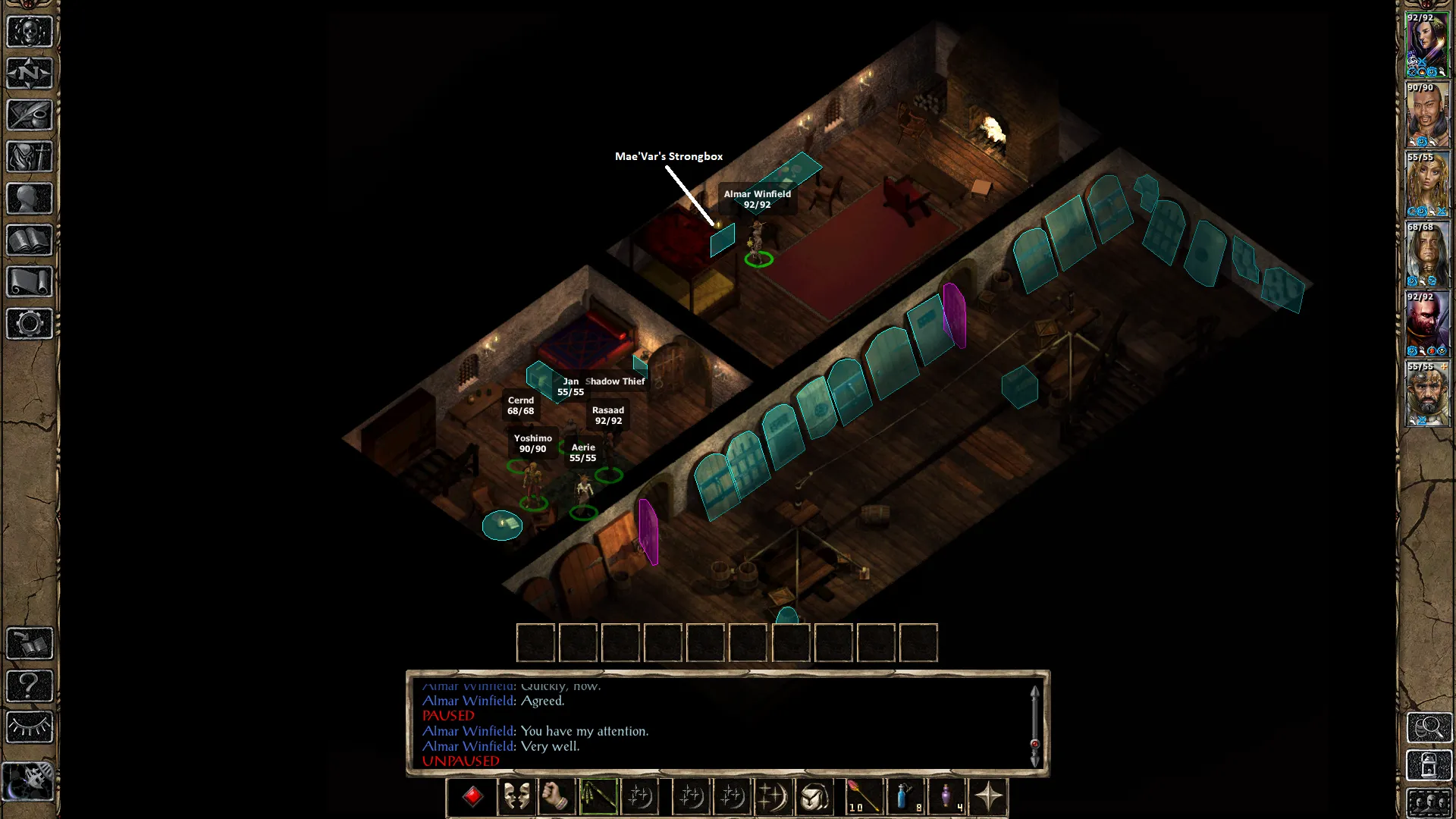Open the priest scroll button
Screen dimensions: 1456x819
tap(30, 282)
